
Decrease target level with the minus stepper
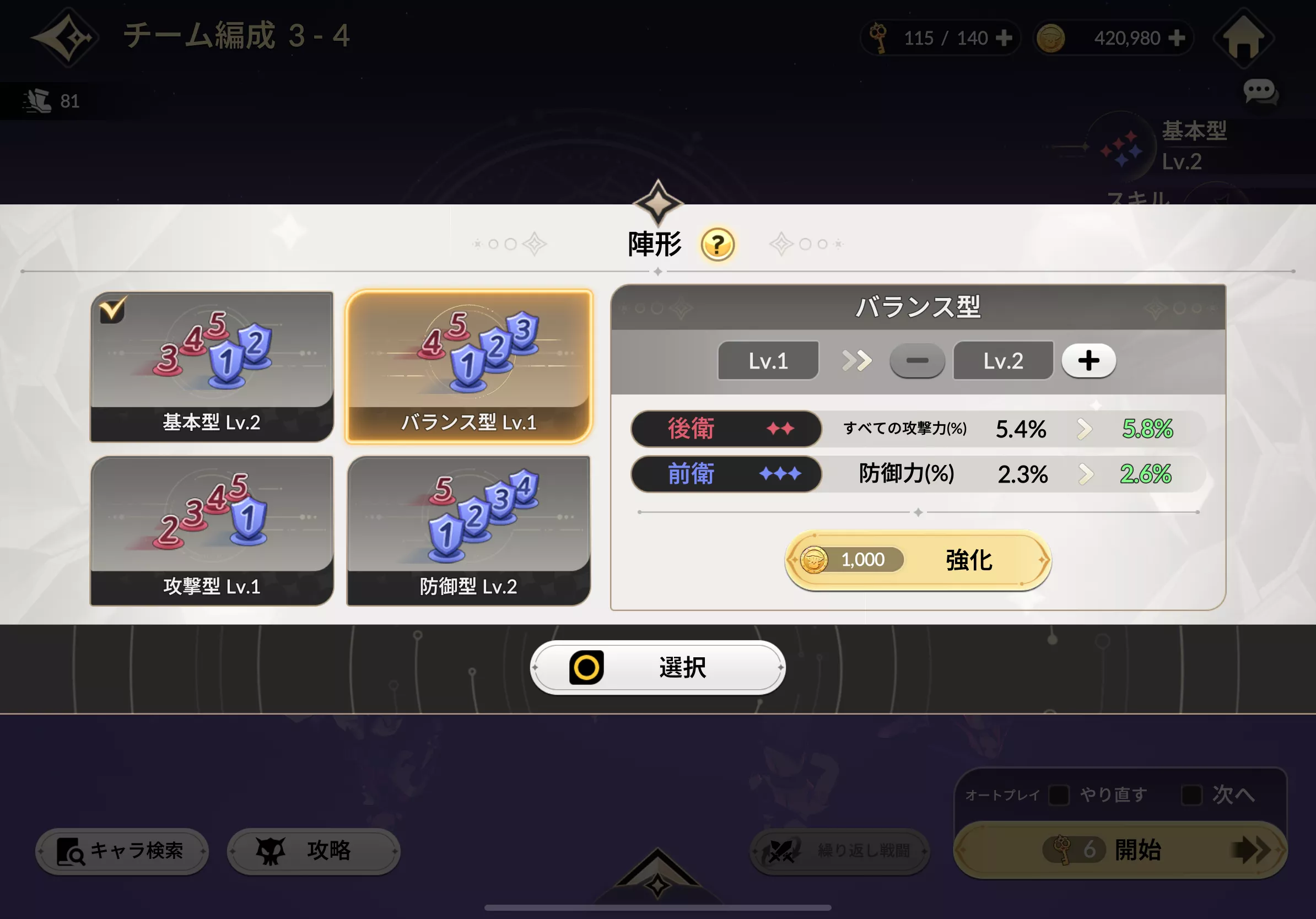click(916, 360)
